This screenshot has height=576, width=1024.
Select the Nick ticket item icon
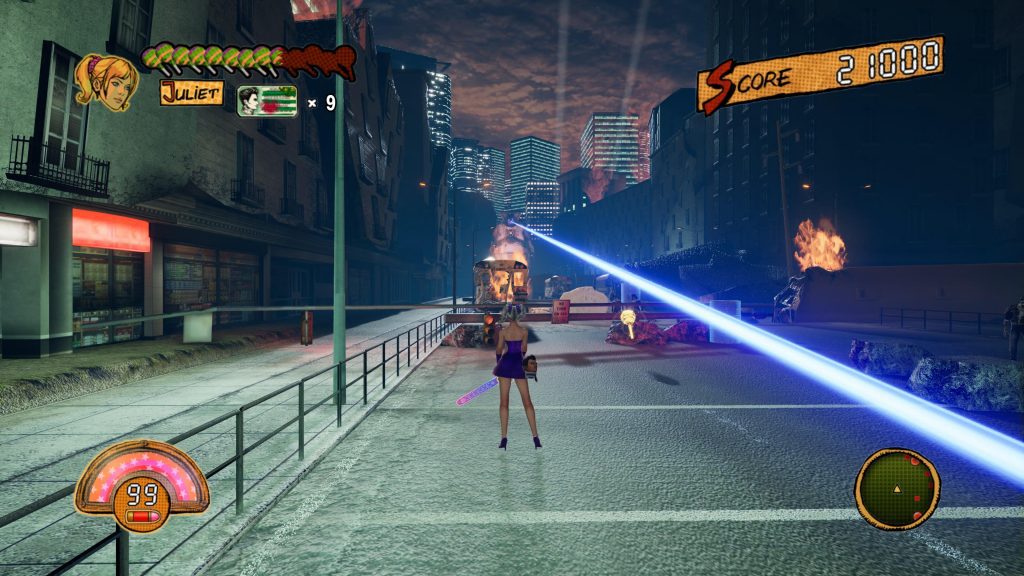pos(267,102)
